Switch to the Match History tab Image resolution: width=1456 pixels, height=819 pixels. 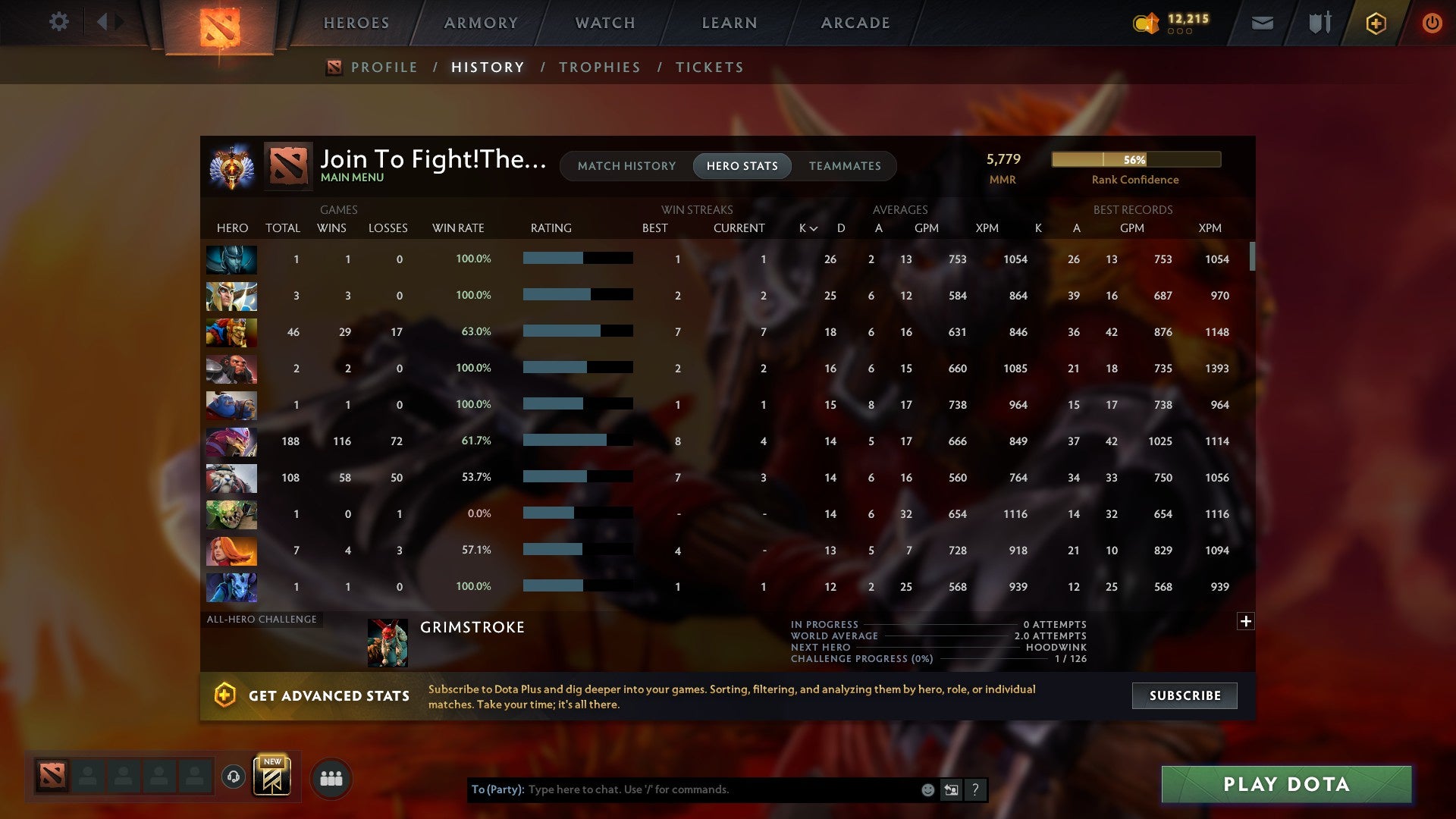(626, 165)
